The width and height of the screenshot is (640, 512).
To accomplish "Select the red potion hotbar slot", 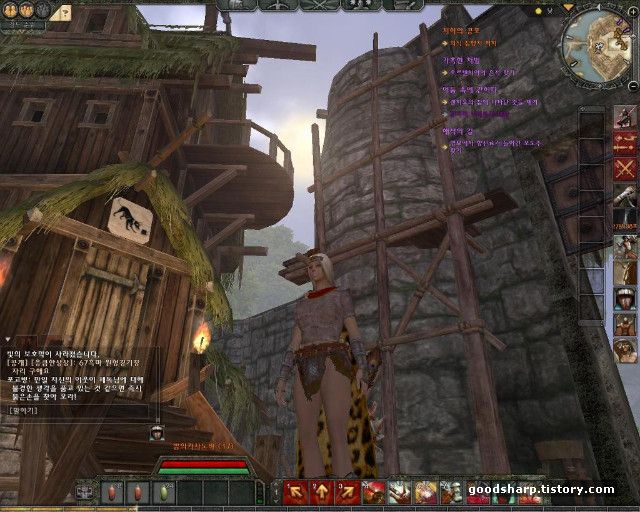I will pos(109,492).
